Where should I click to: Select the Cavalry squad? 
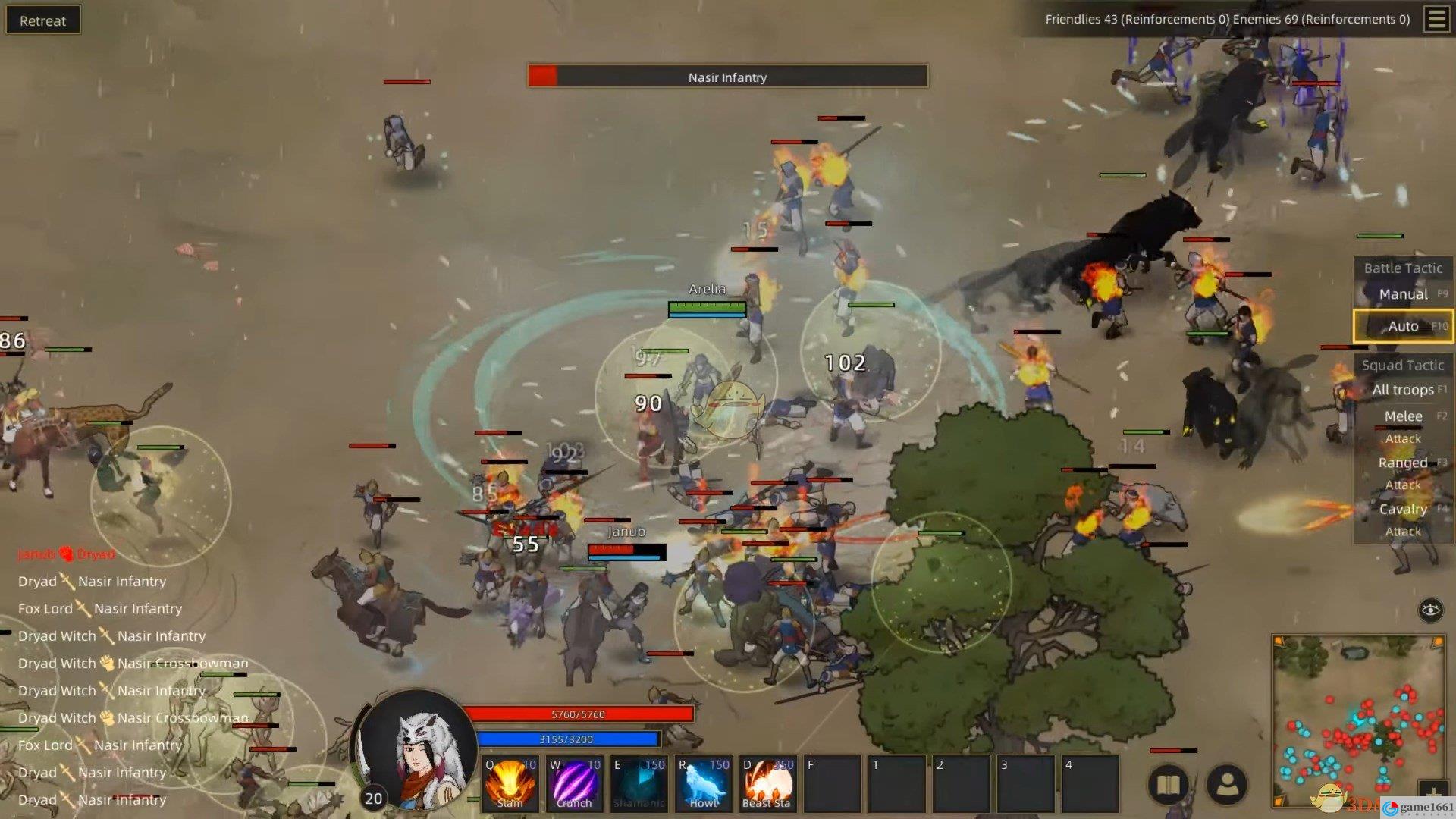(1403, 509)
